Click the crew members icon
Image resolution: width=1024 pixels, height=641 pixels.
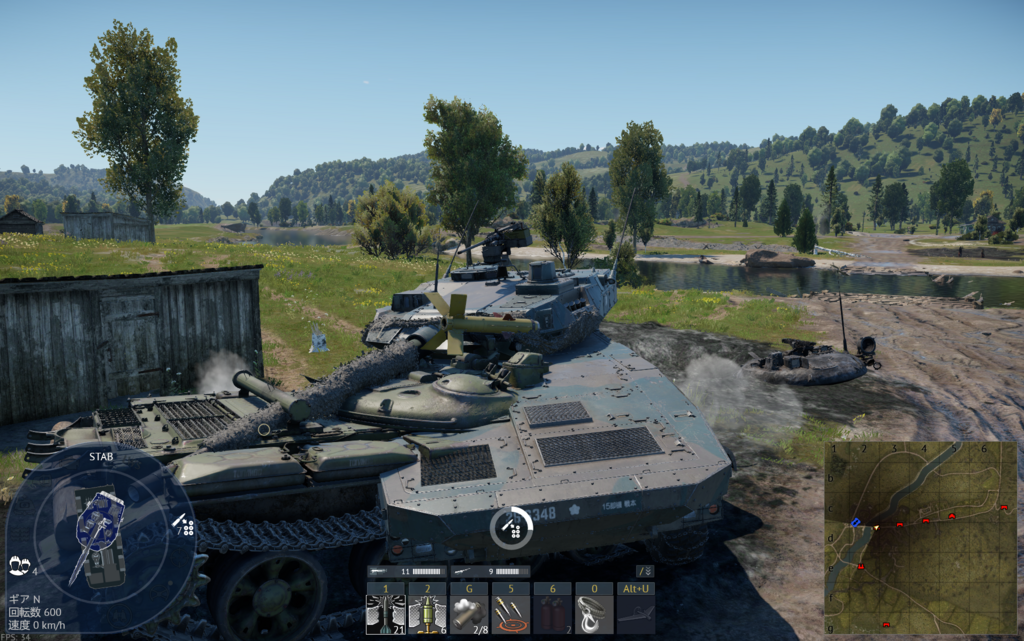(17, 565)
